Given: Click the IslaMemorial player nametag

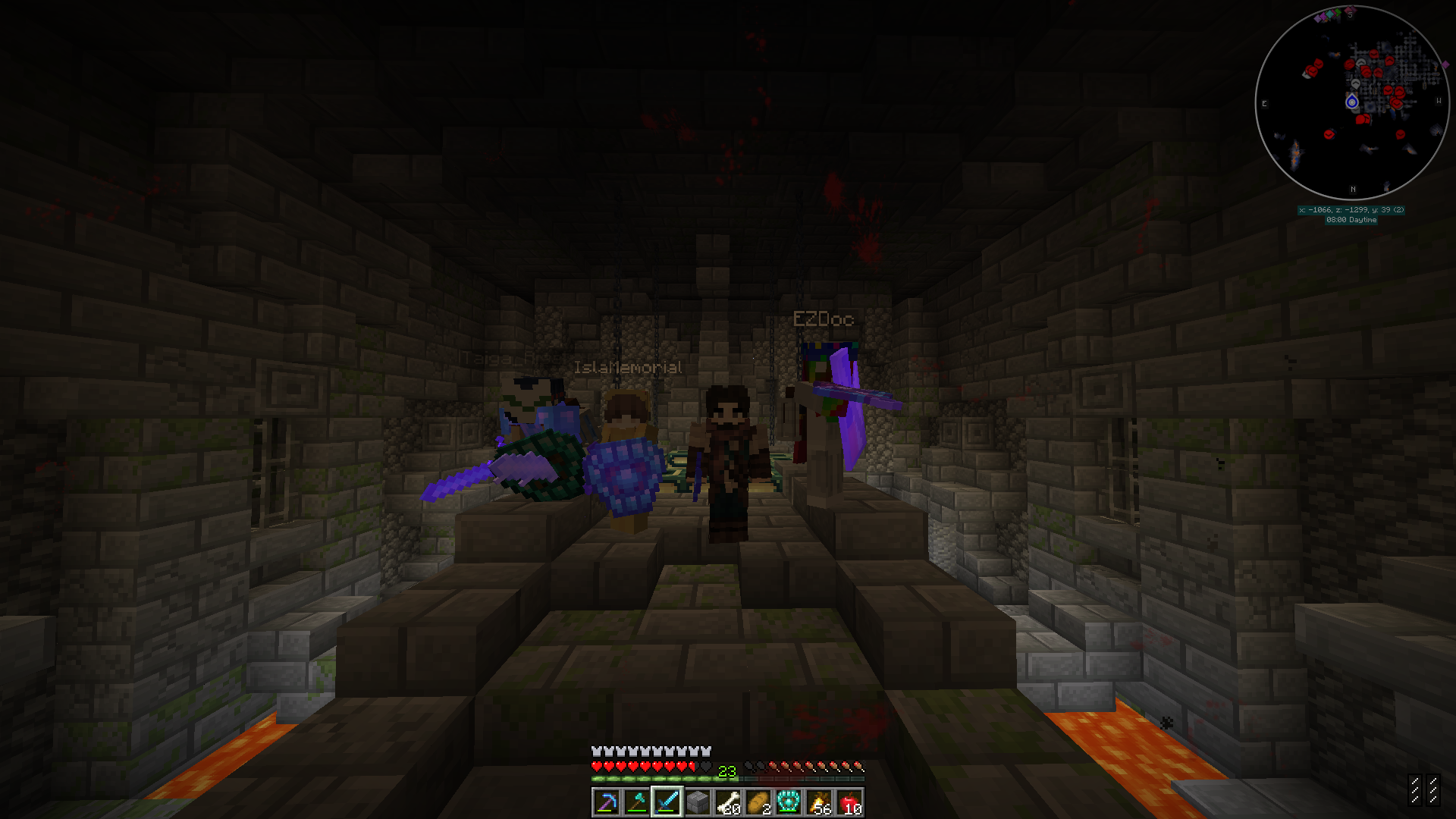Looking at the screenshot, I should (x=629, y=367).
